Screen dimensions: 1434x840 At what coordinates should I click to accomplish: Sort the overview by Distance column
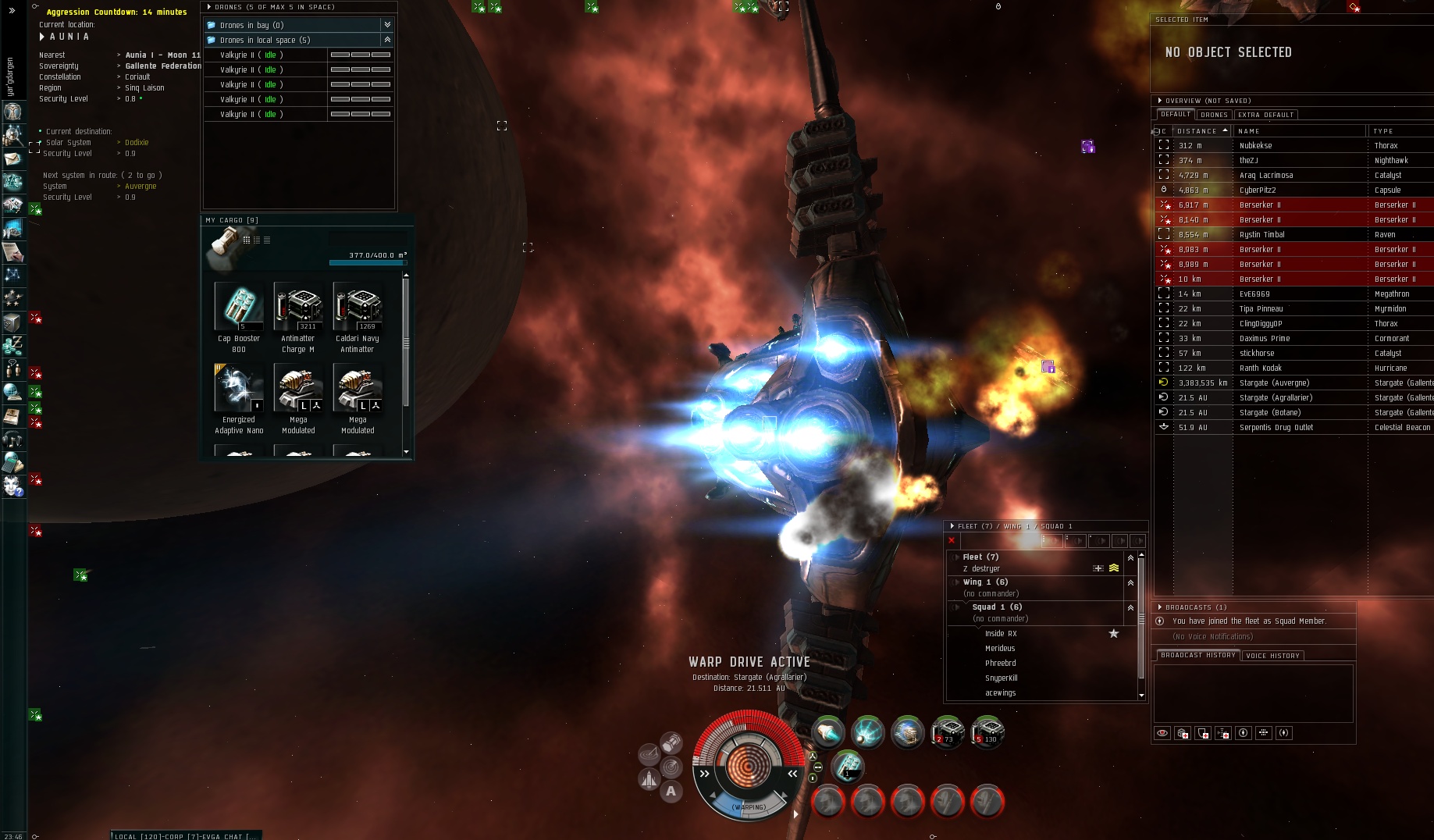pos(1197,131)
